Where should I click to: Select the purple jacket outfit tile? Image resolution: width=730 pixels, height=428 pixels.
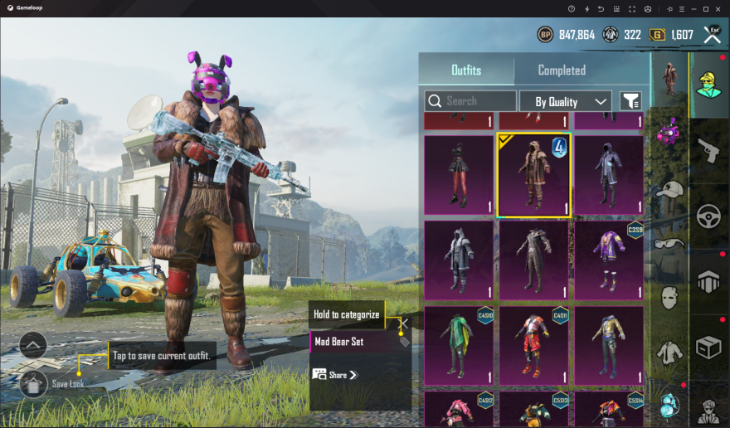pos(608,260)
